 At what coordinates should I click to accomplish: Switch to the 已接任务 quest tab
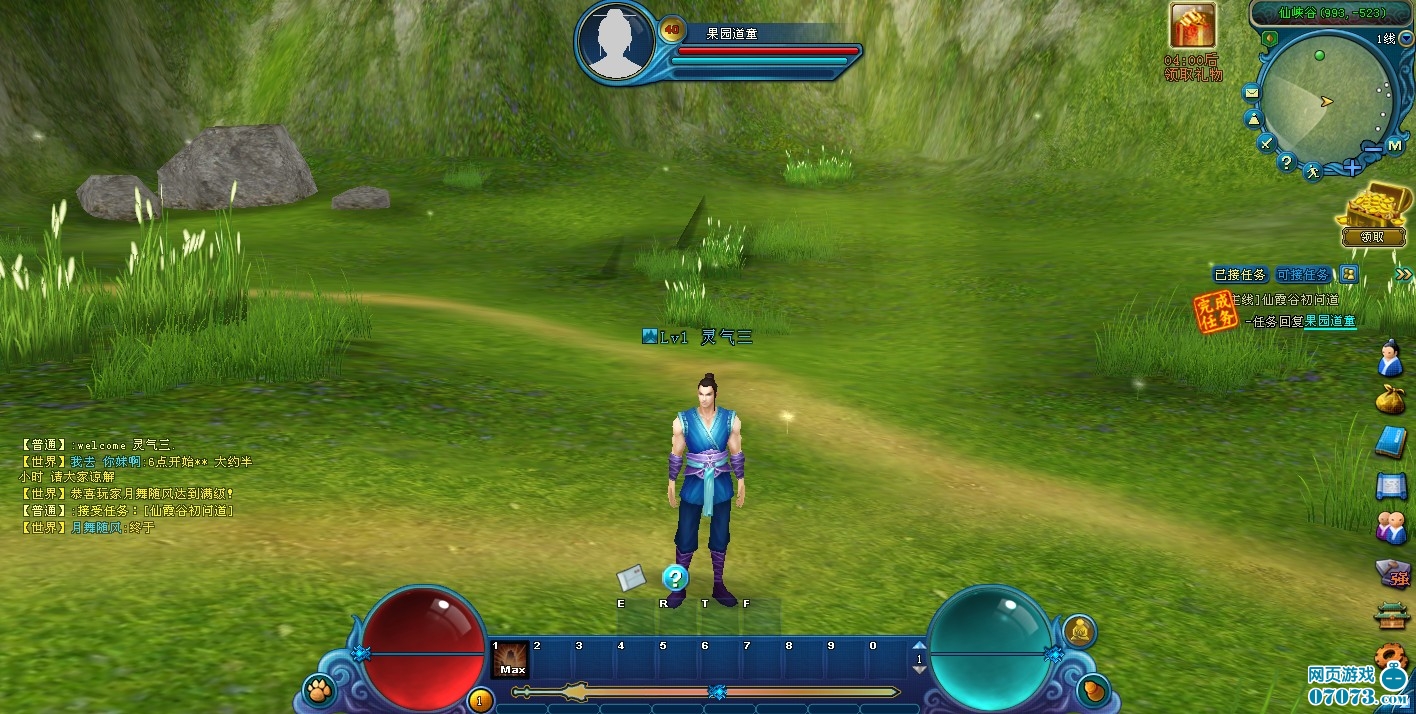pos(1240,274)
